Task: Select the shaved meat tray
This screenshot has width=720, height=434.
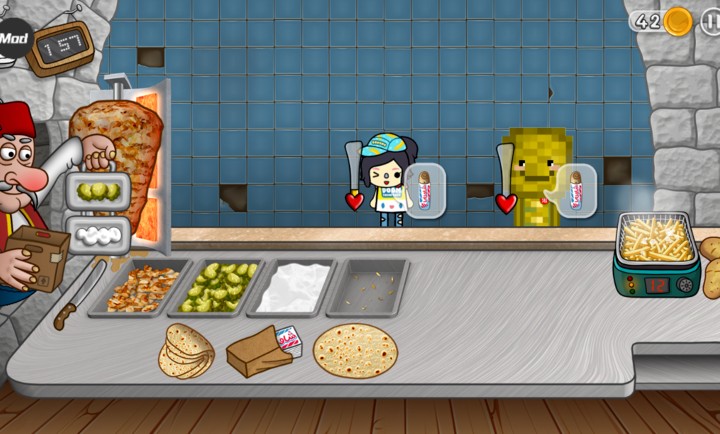Action: click(143, 288)
